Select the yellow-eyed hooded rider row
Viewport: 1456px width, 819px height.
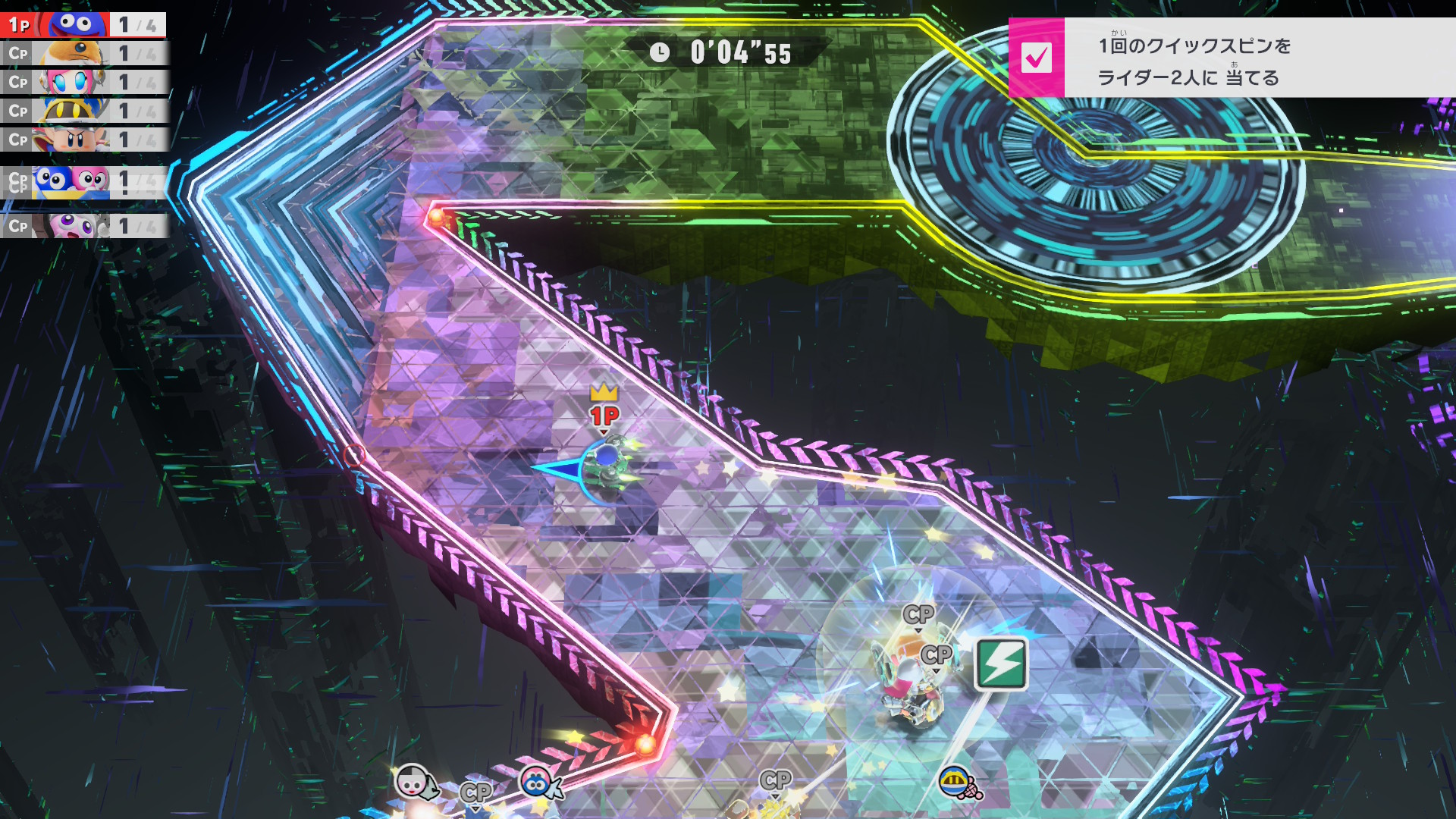pyautogui.click(x=83, y=111)
